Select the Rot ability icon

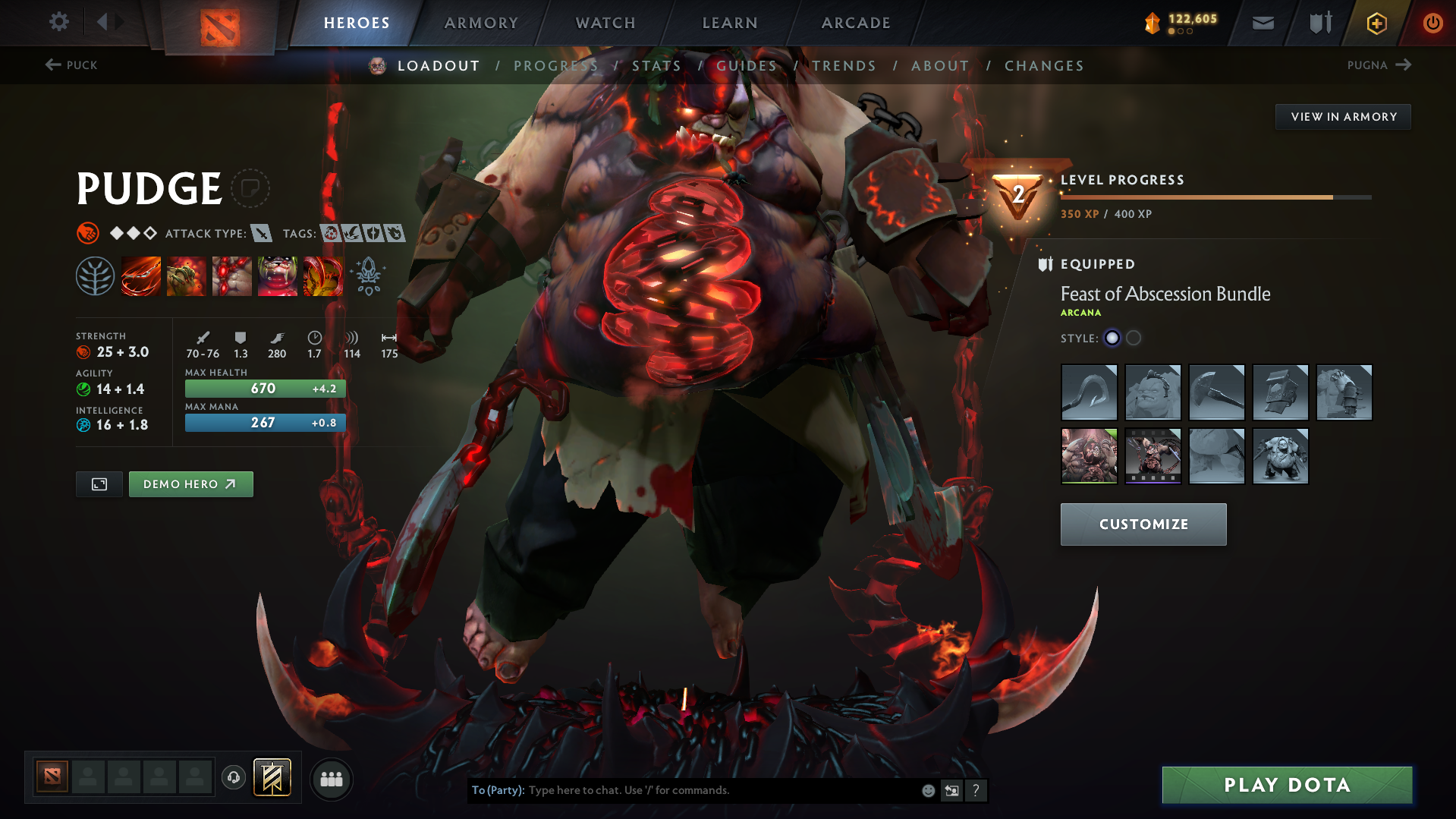[x=187, y=276]
